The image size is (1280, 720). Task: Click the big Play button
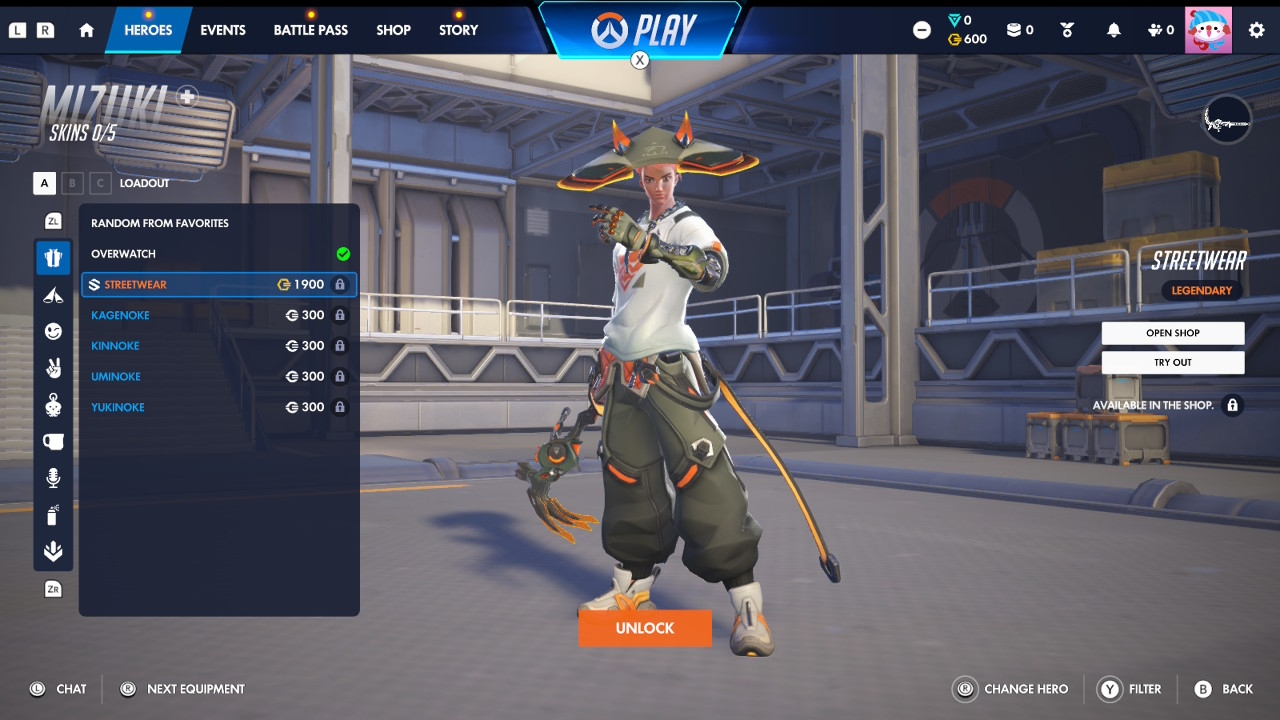(640, 30)
